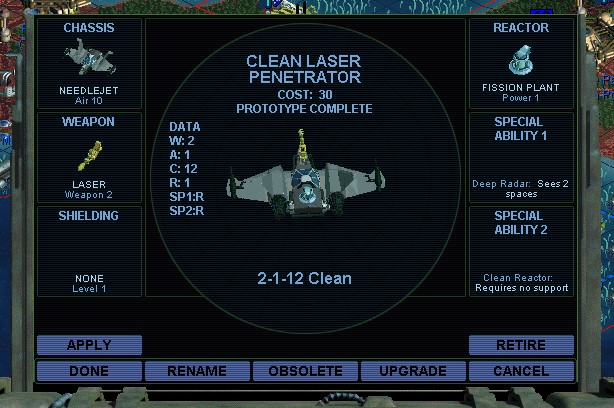The image size is (614, 408).
Task: Select Special Ability 1 Deep Radar panel
Action: 521,156
